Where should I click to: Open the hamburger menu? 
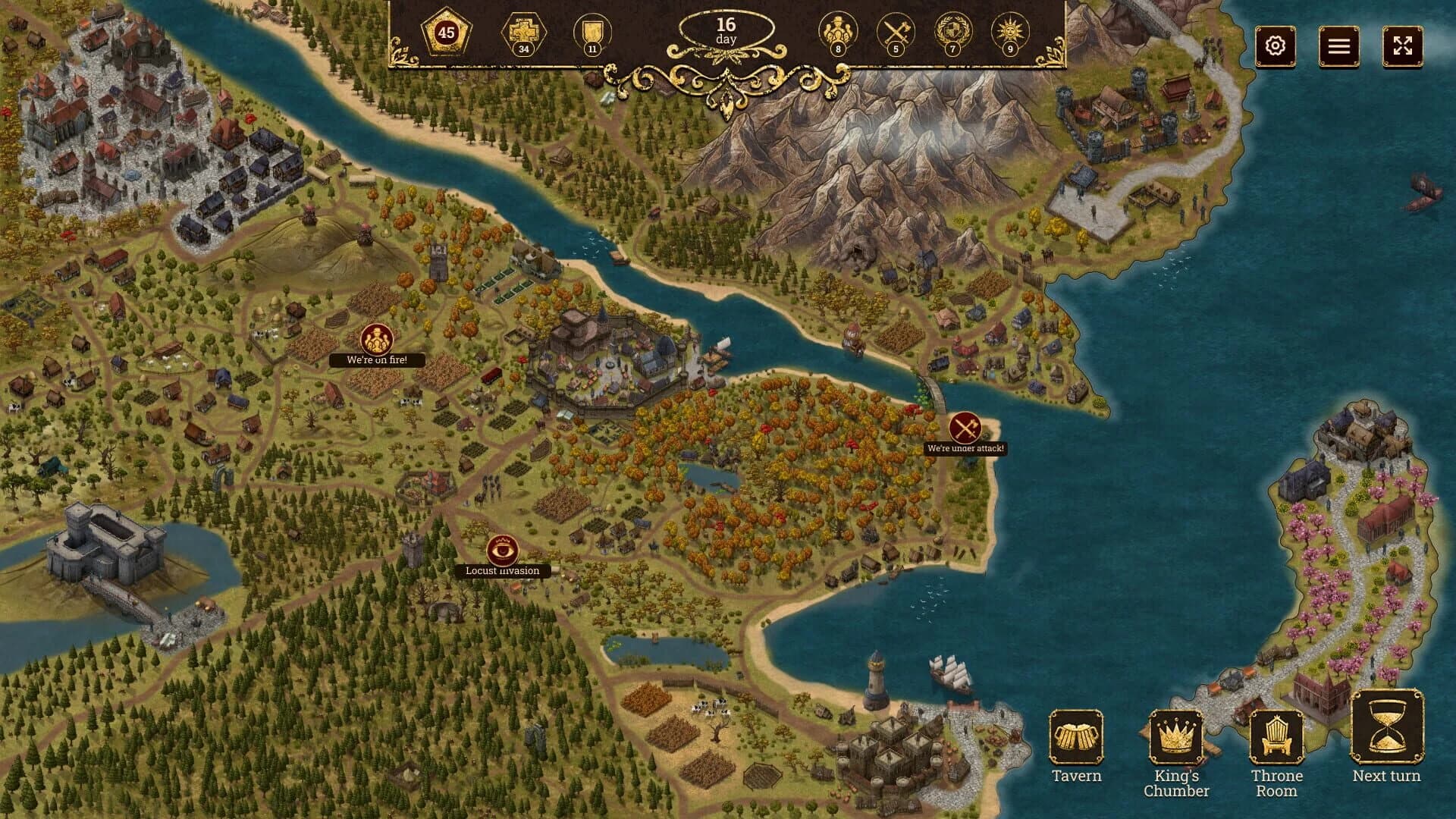[x=1341, y=45]
